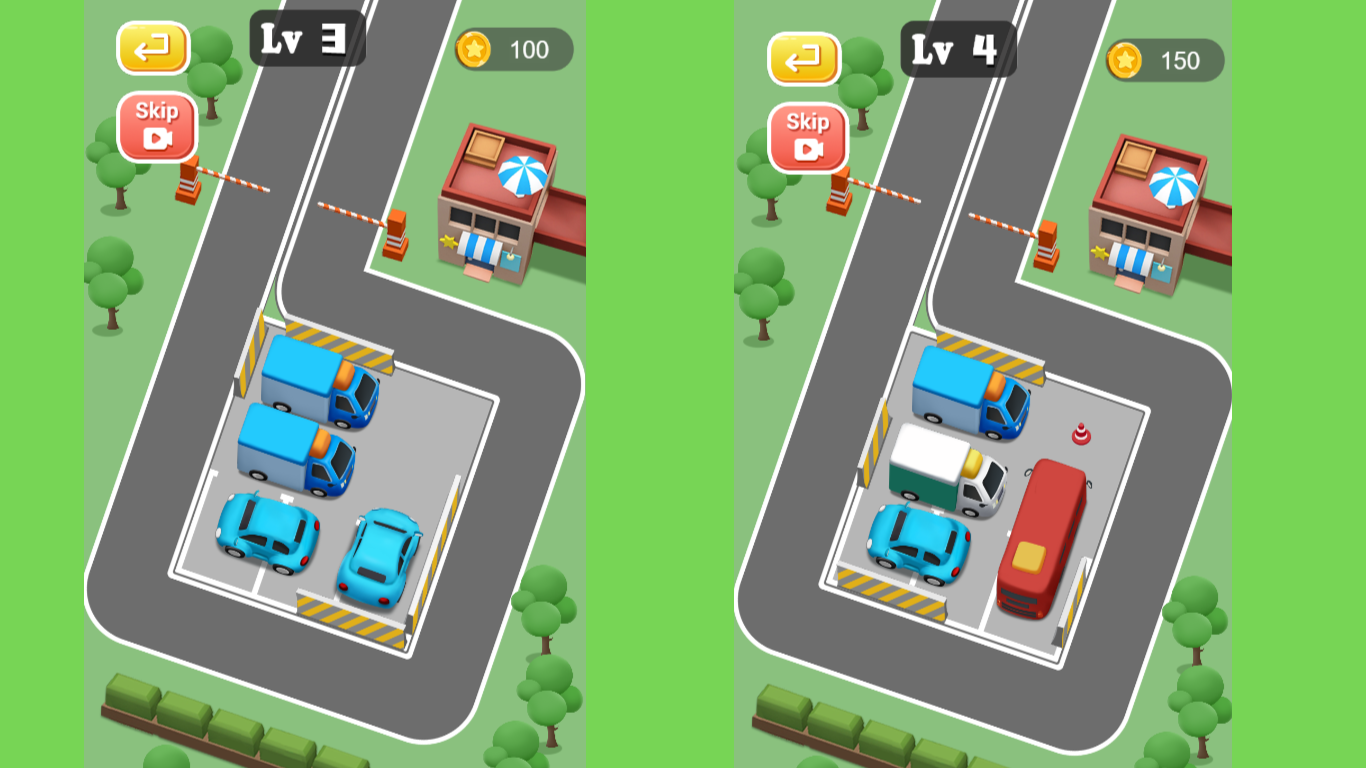The image size is (1366, 768).
Task: Select the teal car in the Level 4 lot
Action: [917, 545]
